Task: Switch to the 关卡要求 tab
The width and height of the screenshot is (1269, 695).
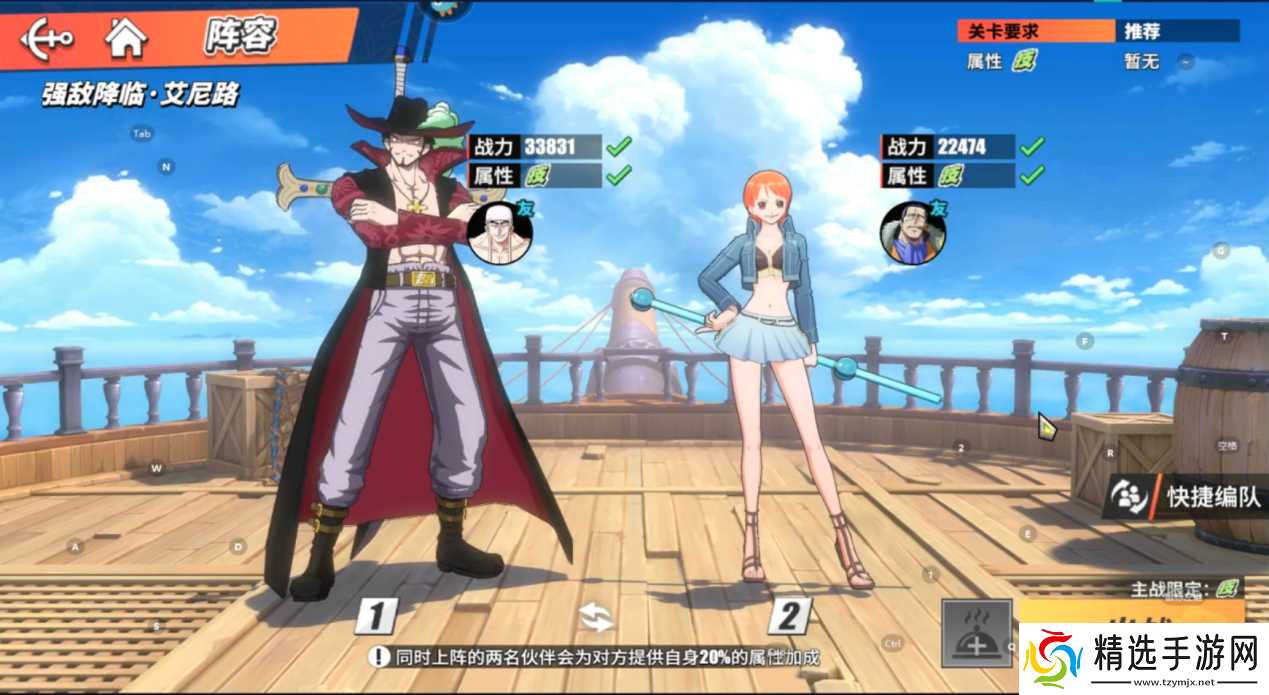Action: (x=1035, y=31)
